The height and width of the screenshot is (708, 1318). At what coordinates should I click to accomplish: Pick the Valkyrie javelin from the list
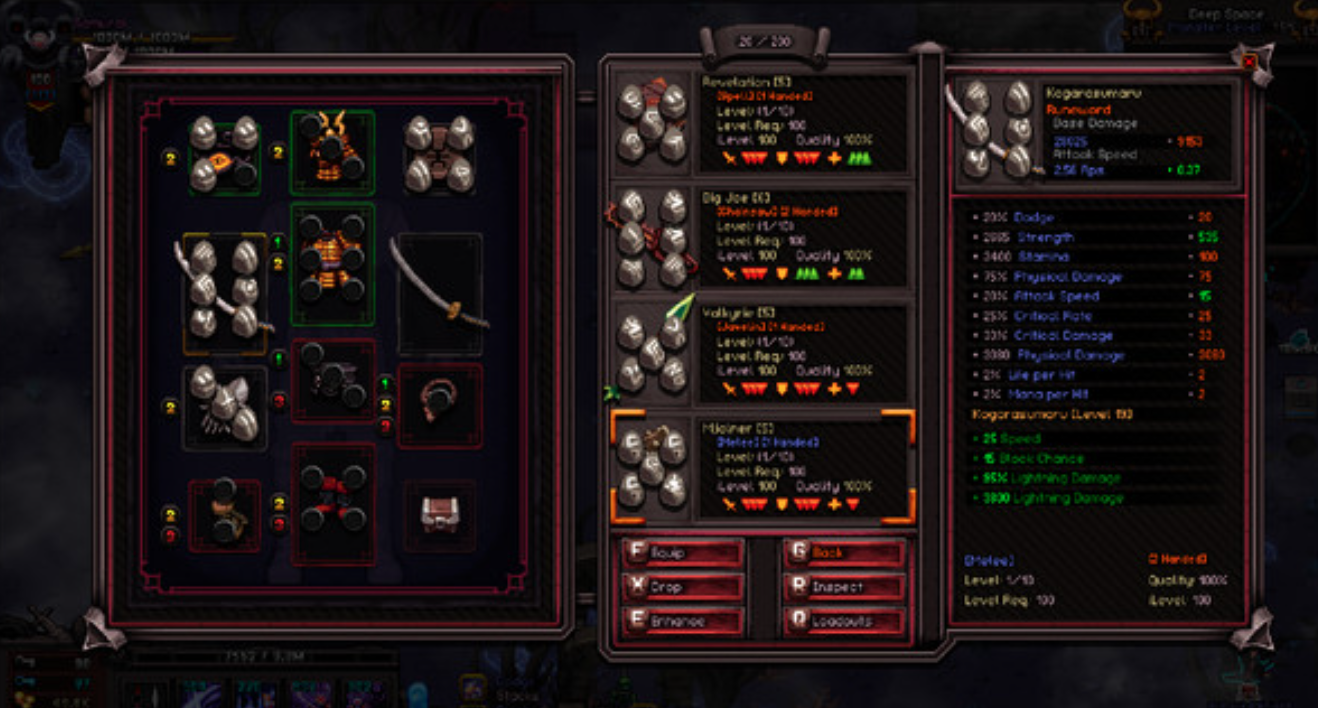[761, 352]
